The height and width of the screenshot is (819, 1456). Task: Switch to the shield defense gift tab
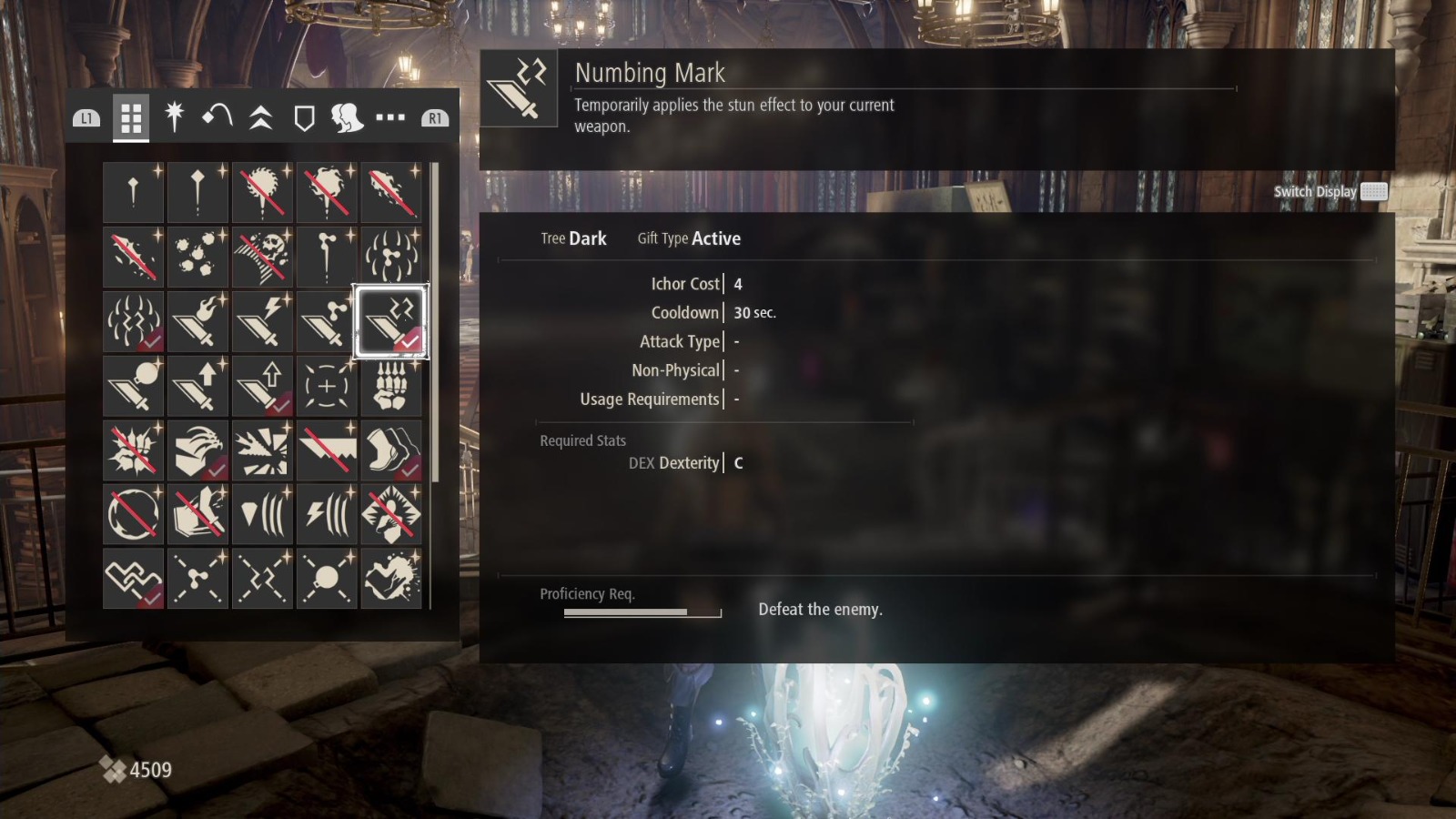pyautogui.click(x=304, y=116)
